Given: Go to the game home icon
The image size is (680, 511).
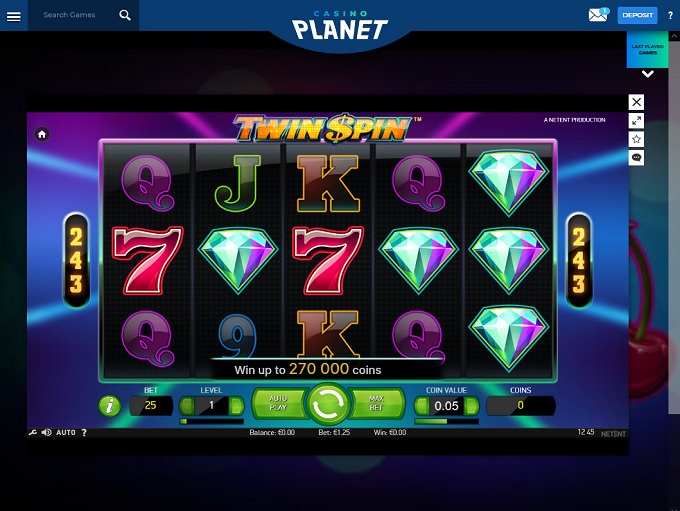Looking at the screenshot, I should pyautogui.click(x=42, y=134).
